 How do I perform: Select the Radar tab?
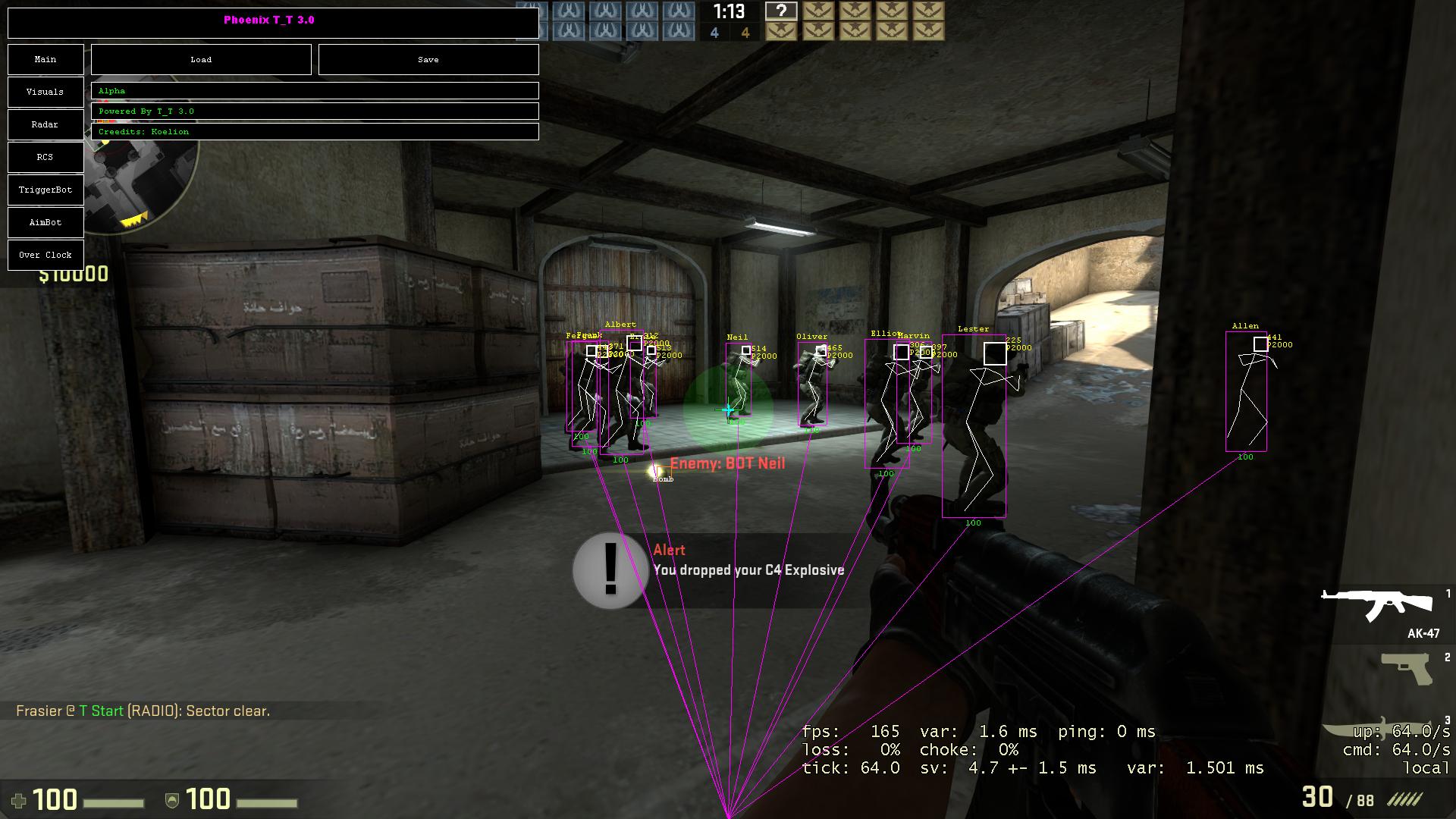(45, 124)
